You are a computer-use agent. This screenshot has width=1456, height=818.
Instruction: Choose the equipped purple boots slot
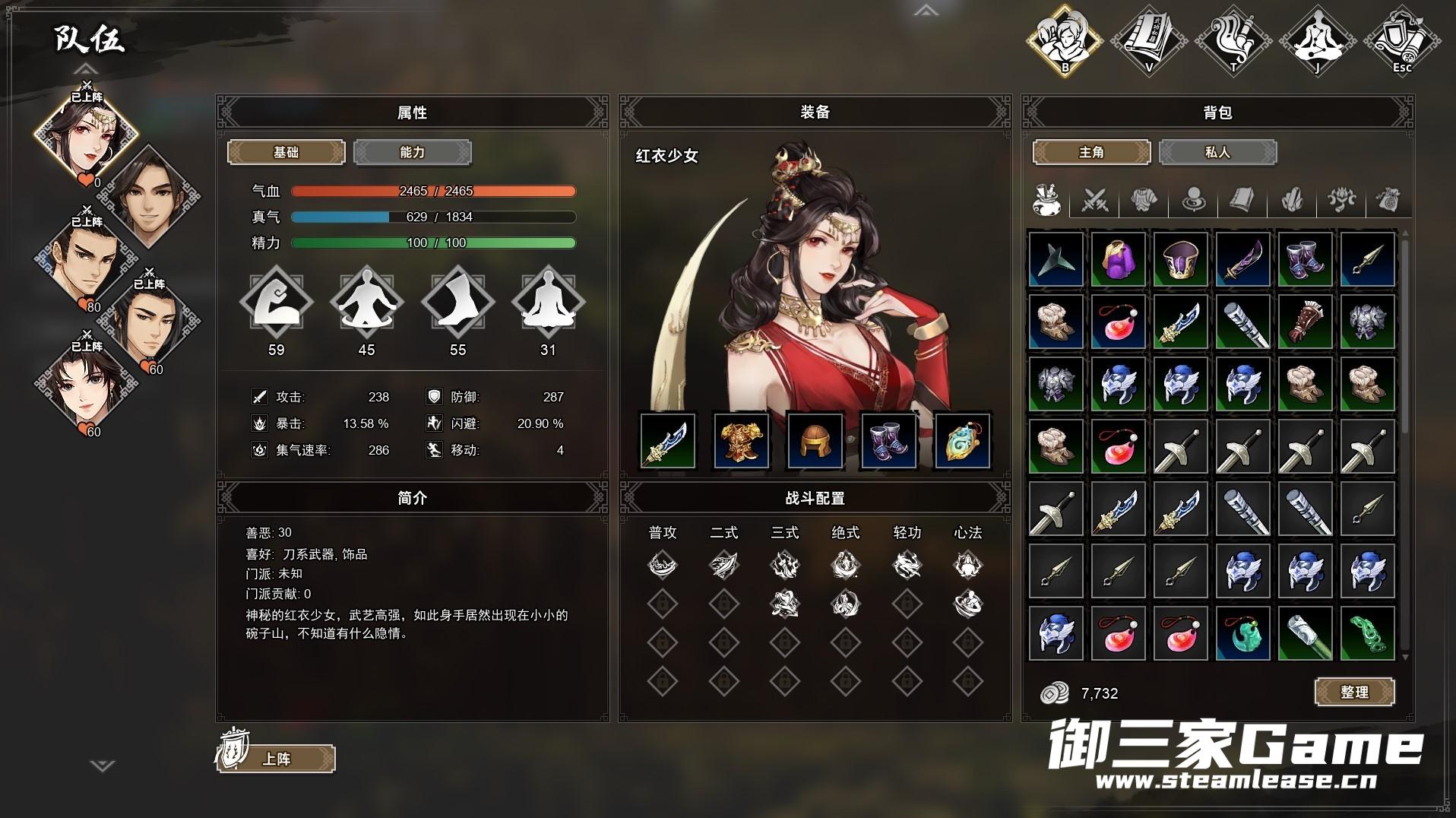[888, 441]
